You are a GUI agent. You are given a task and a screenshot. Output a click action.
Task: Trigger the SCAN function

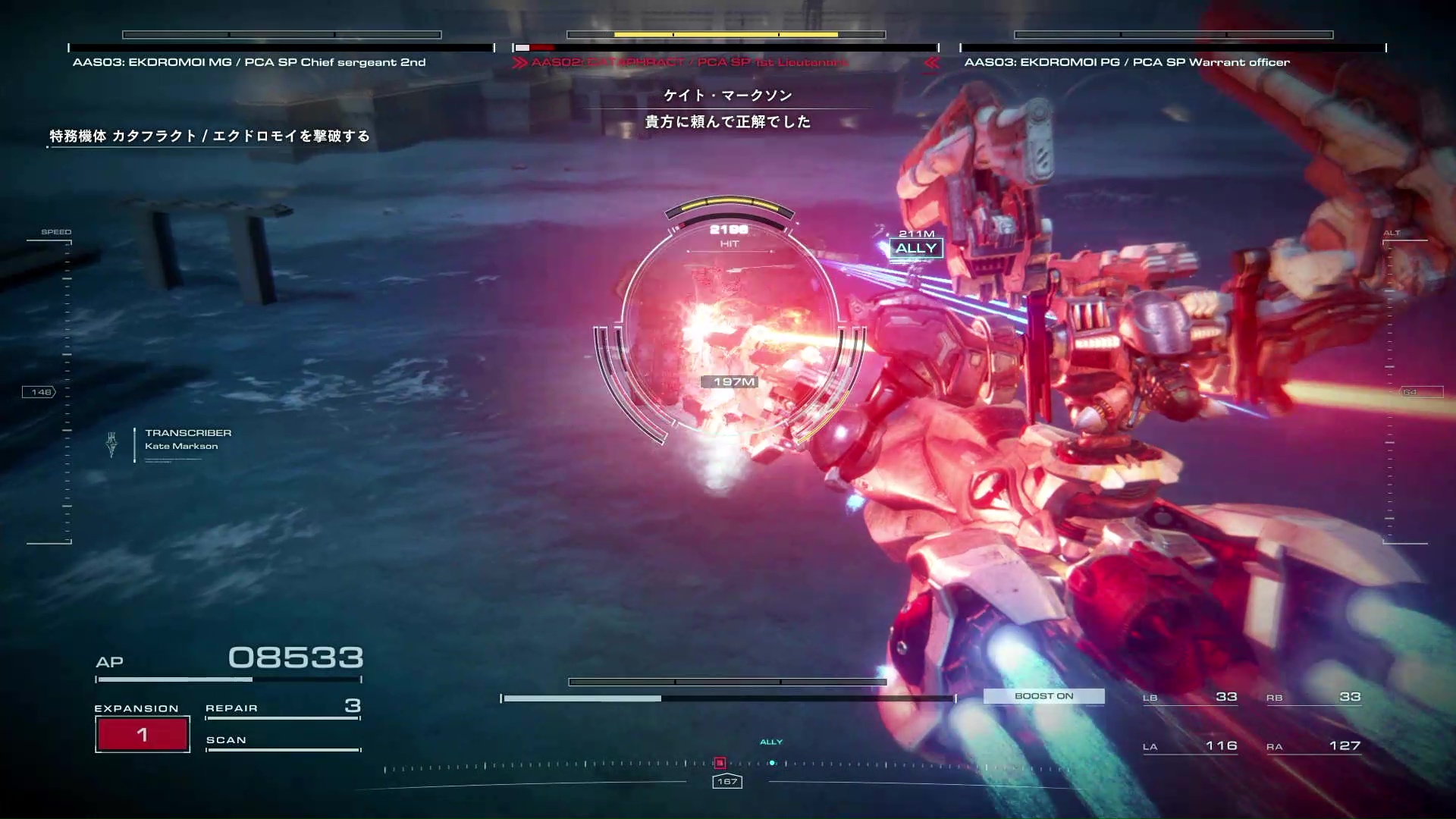click(x=282, y=740)
